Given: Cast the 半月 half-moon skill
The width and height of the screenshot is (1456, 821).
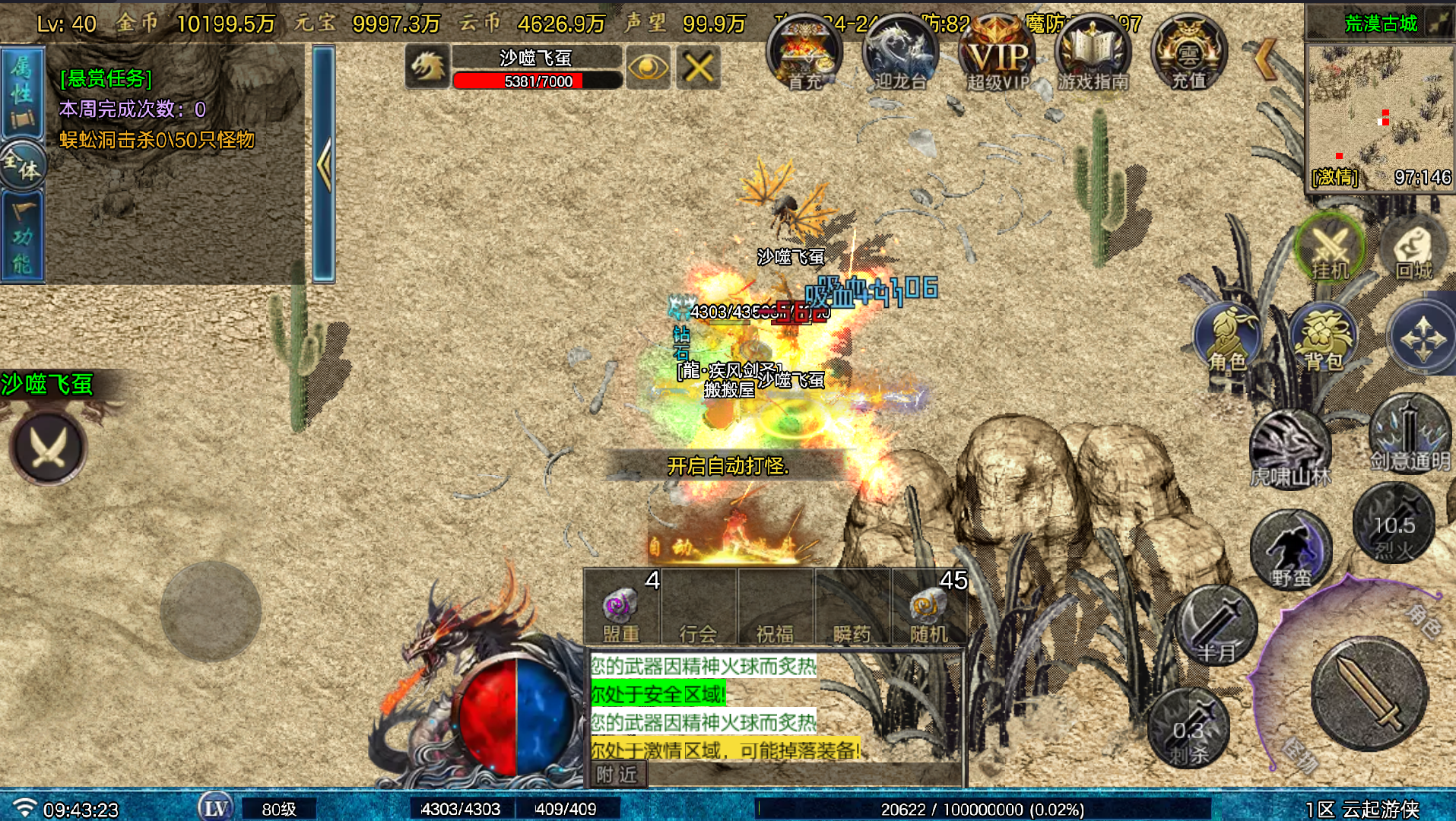Looking at the screenshot, I should [1216, 625].
